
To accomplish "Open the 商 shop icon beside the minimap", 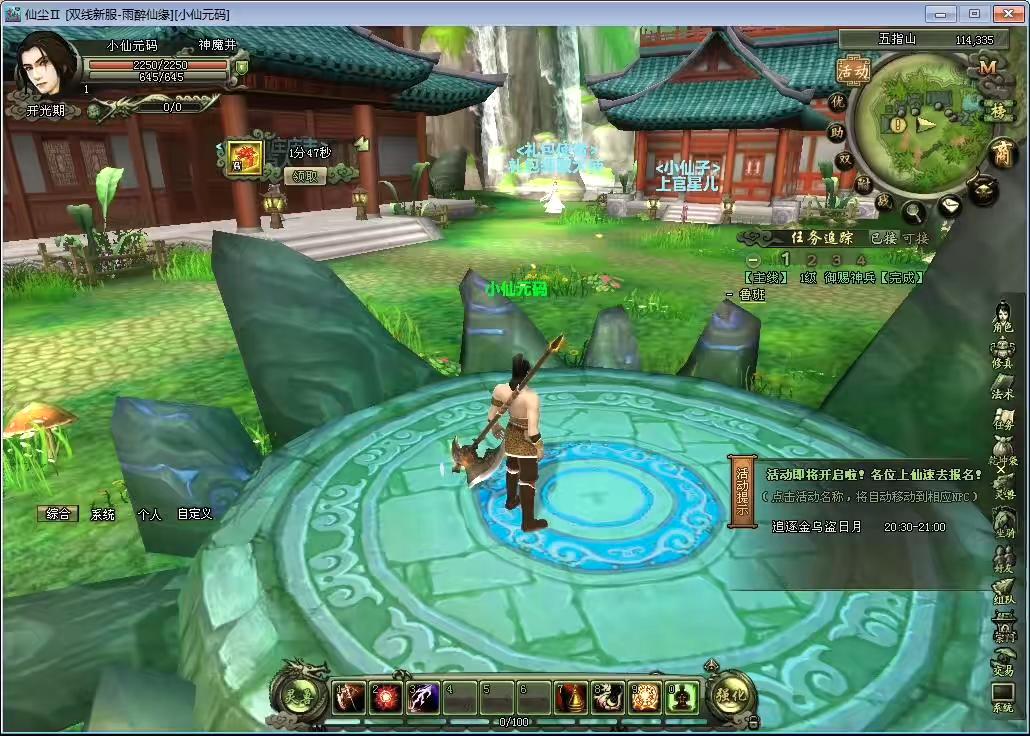I will tap(1001, 152).
